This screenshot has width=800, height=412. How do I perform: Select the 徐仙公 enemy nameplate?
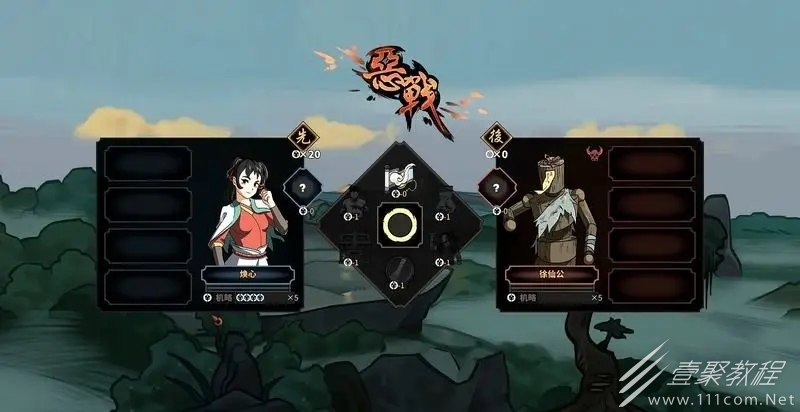point(548,275)
